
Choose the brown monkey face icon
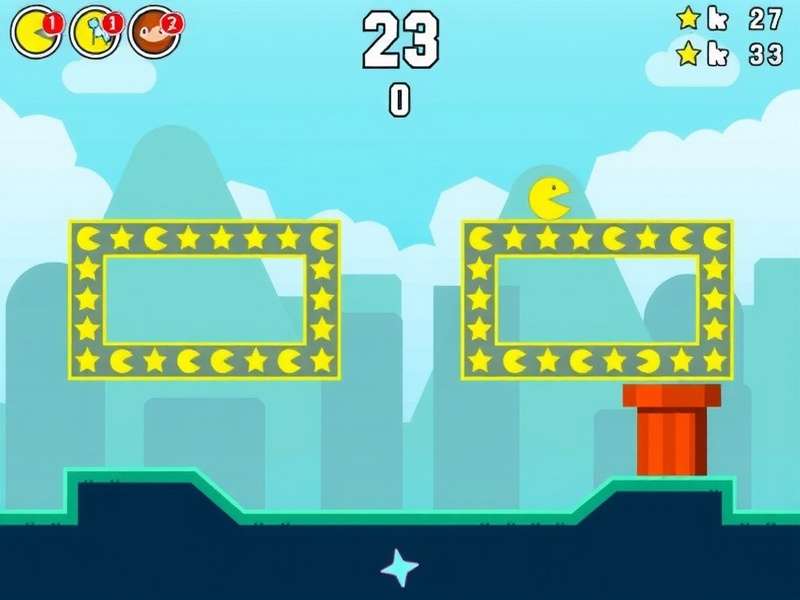154,33
